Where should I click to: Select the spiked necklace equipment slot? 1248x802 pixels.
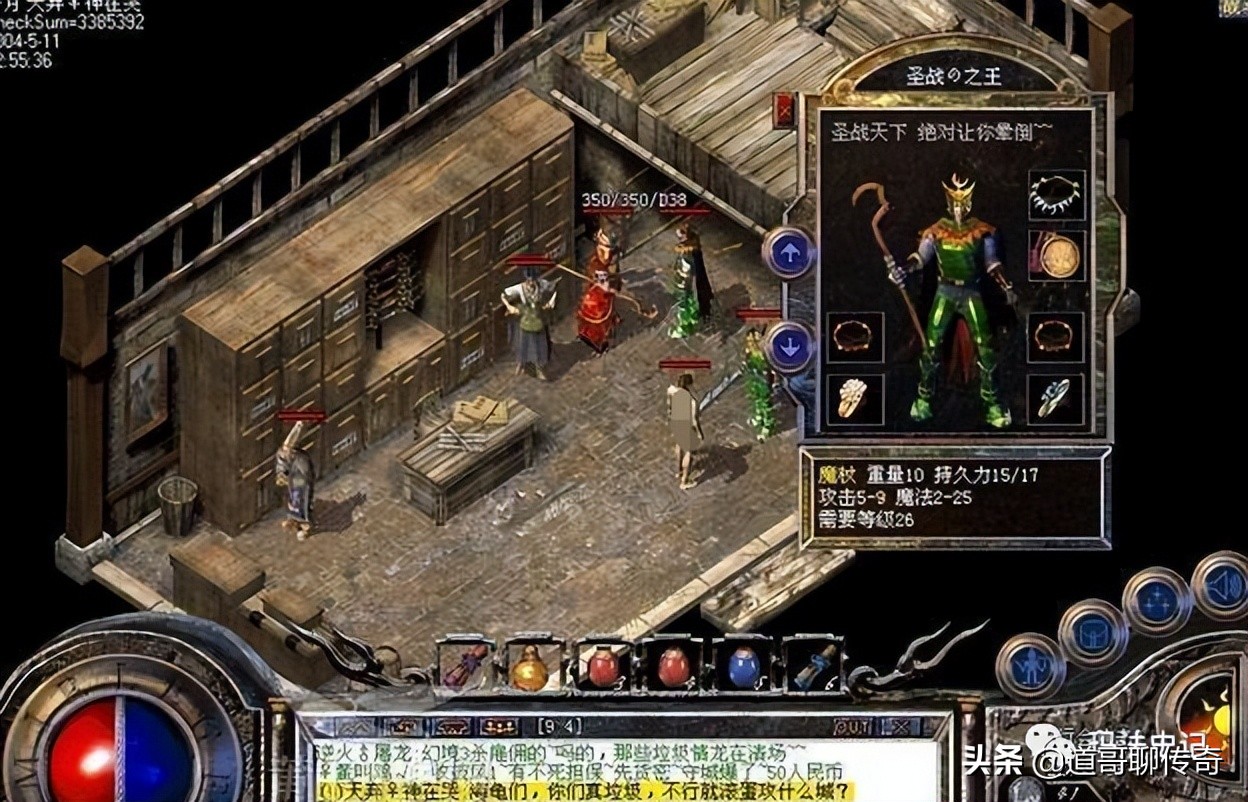pyautogui.click(x=1056, y=195)
